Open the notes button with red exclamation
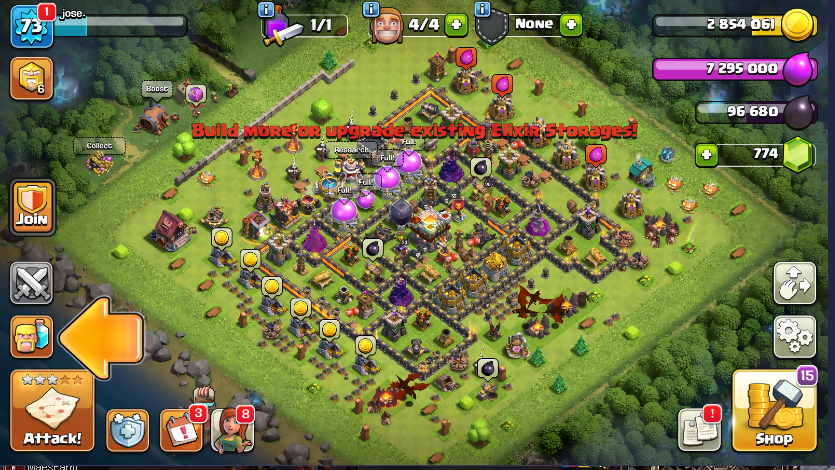The width and height of the screenshot is (835, 470). coord(698,428)
